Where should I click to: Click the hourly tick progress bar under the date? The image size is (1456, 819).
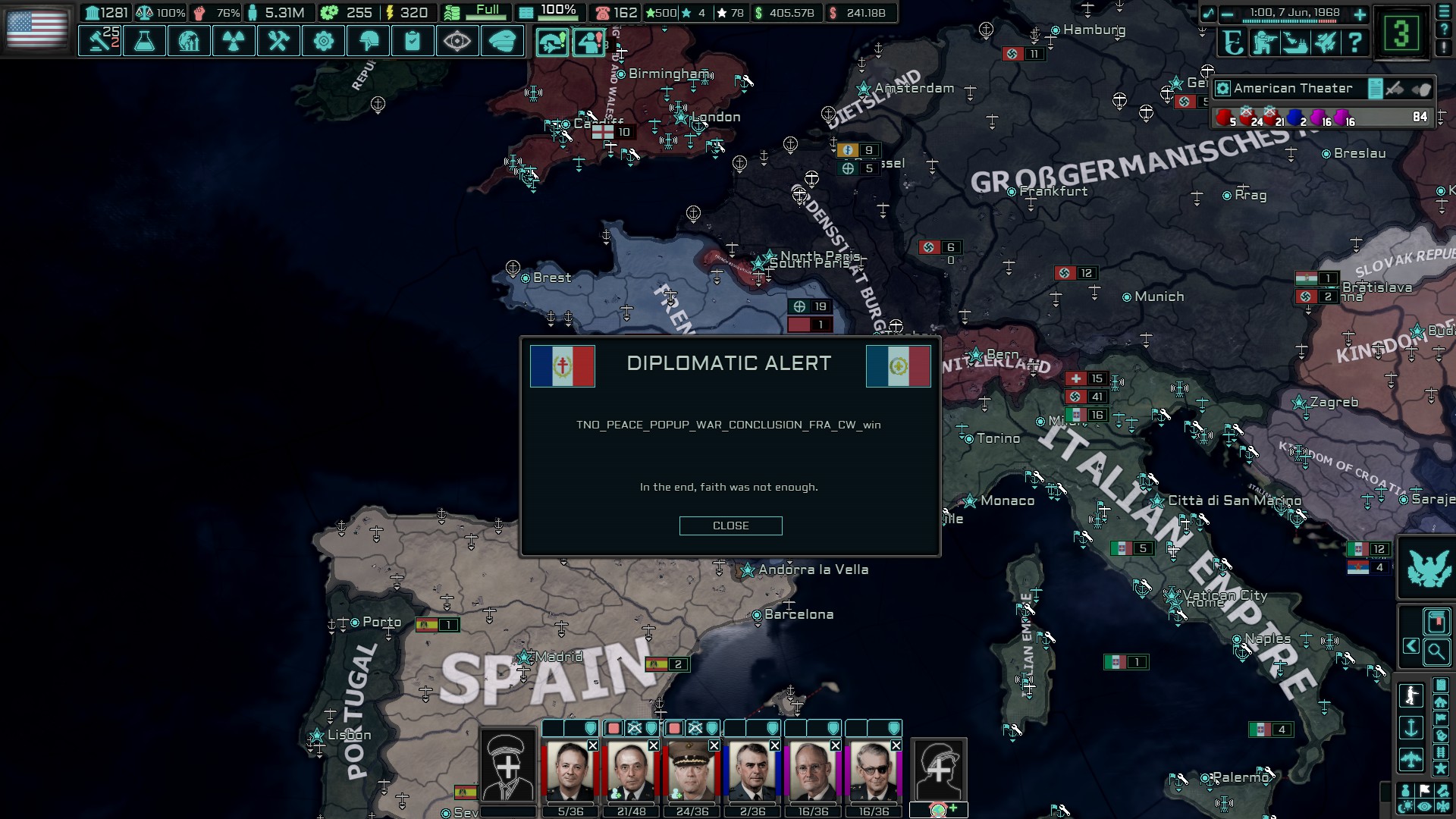pyautogui.click(x=1289, y=20)
